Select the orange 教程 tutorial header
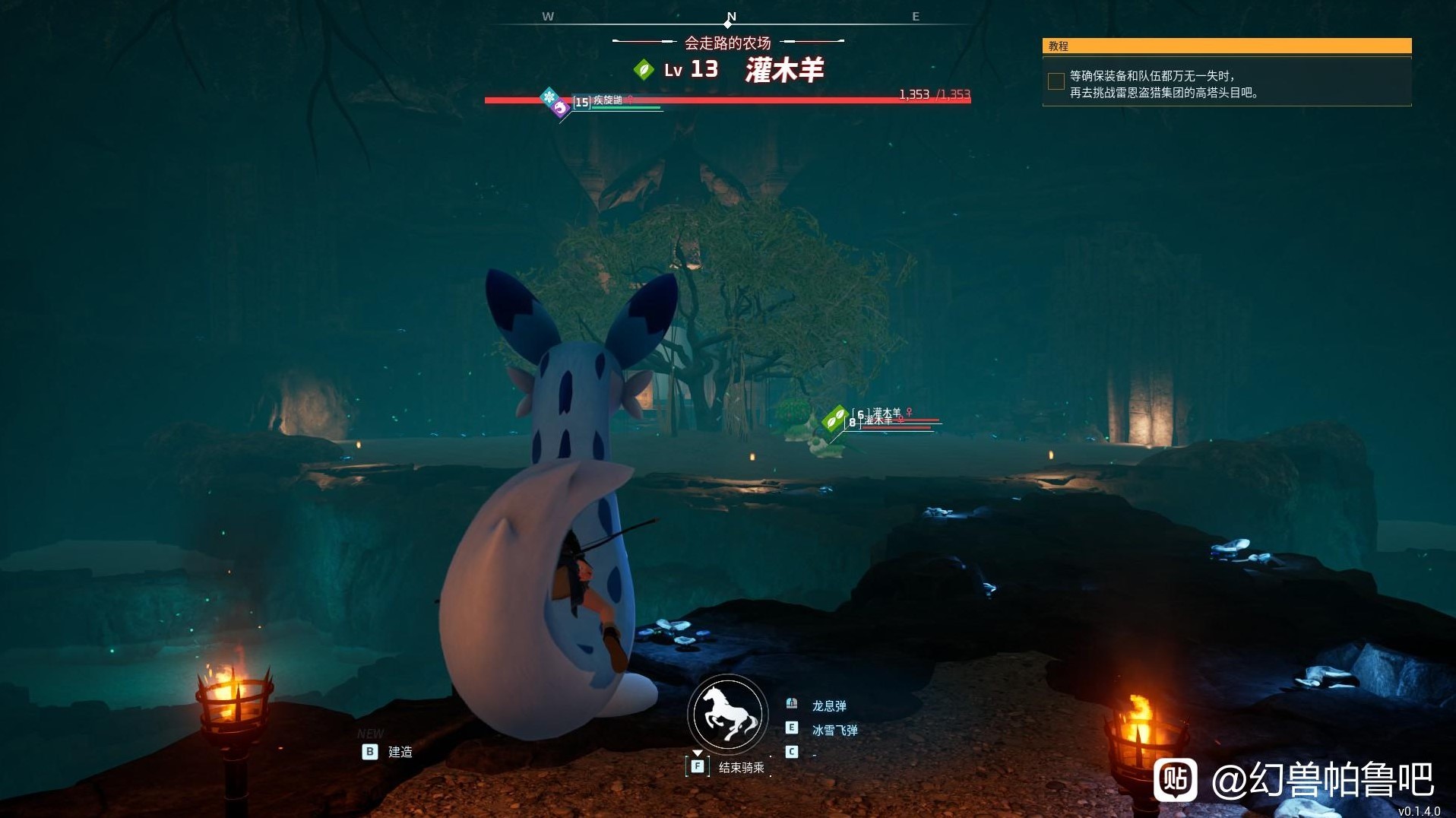This screenshot has height=818, width=1456. [1227, 46]
